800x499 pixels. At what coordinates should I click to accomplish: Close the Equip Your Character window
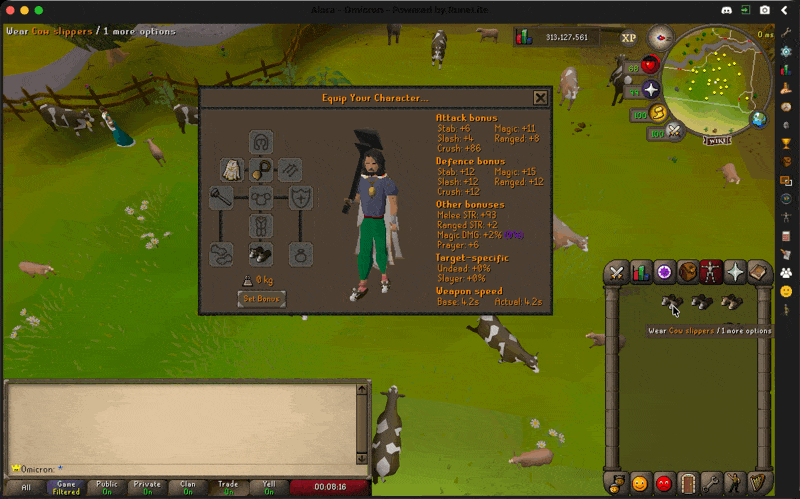pyautogui.click(x=540, y=98)
